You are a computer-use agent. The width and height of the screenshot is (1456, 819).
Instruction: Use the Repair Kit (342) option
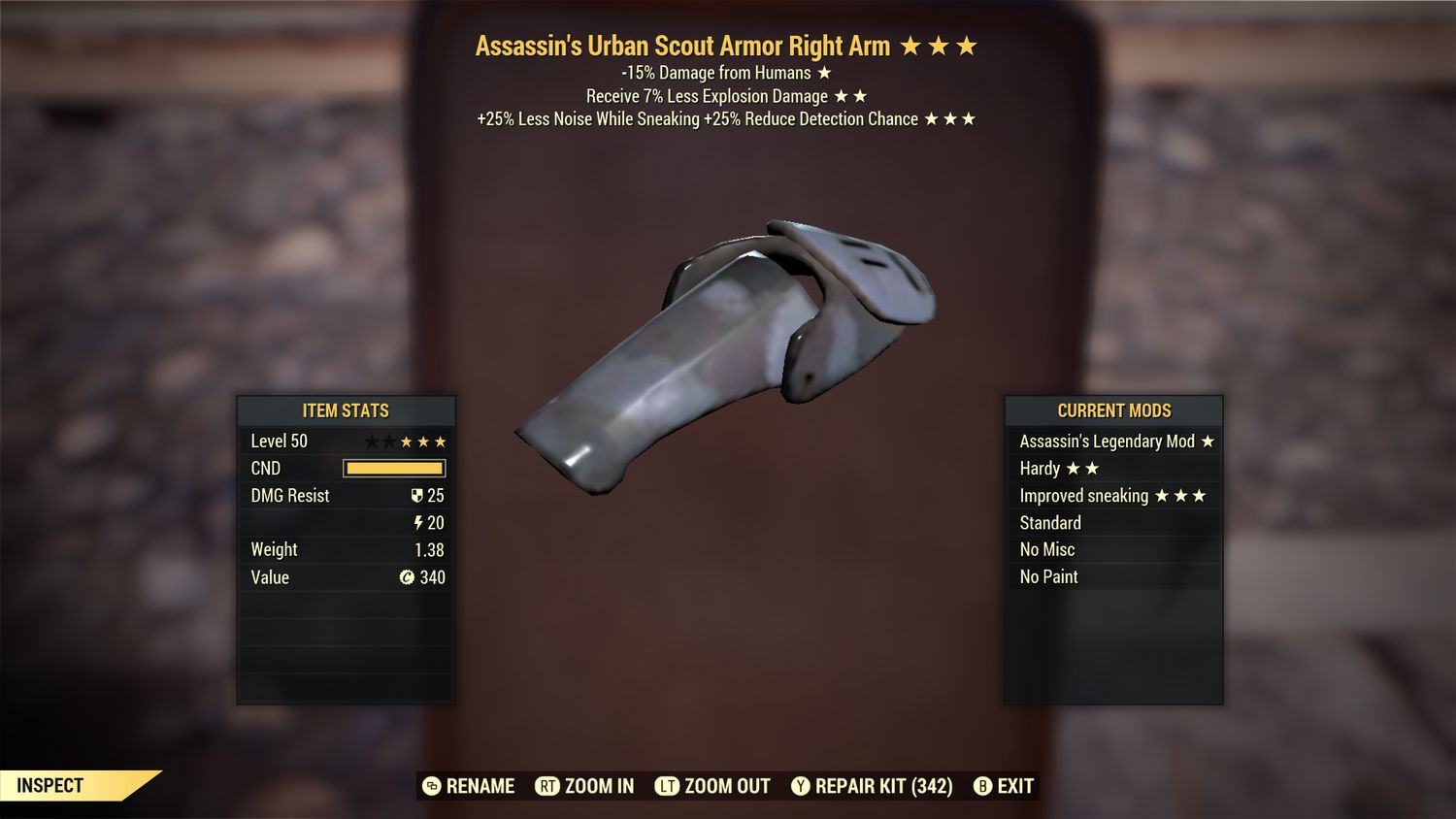[x=881, y=787]
